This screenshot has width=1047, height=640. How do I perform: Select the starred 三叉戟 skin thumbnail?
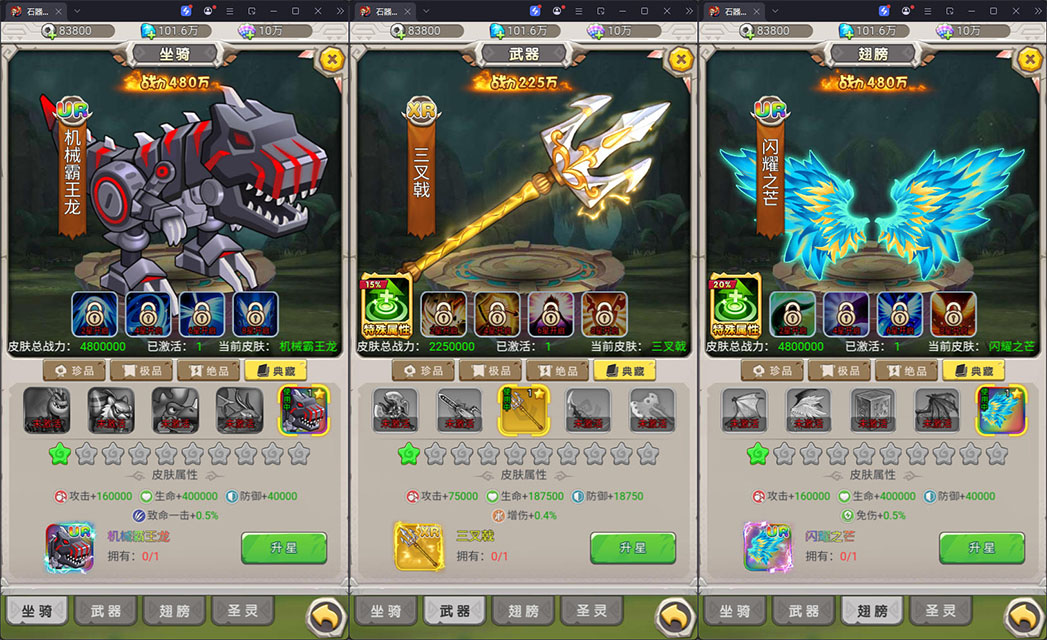[x=524, y=411]
